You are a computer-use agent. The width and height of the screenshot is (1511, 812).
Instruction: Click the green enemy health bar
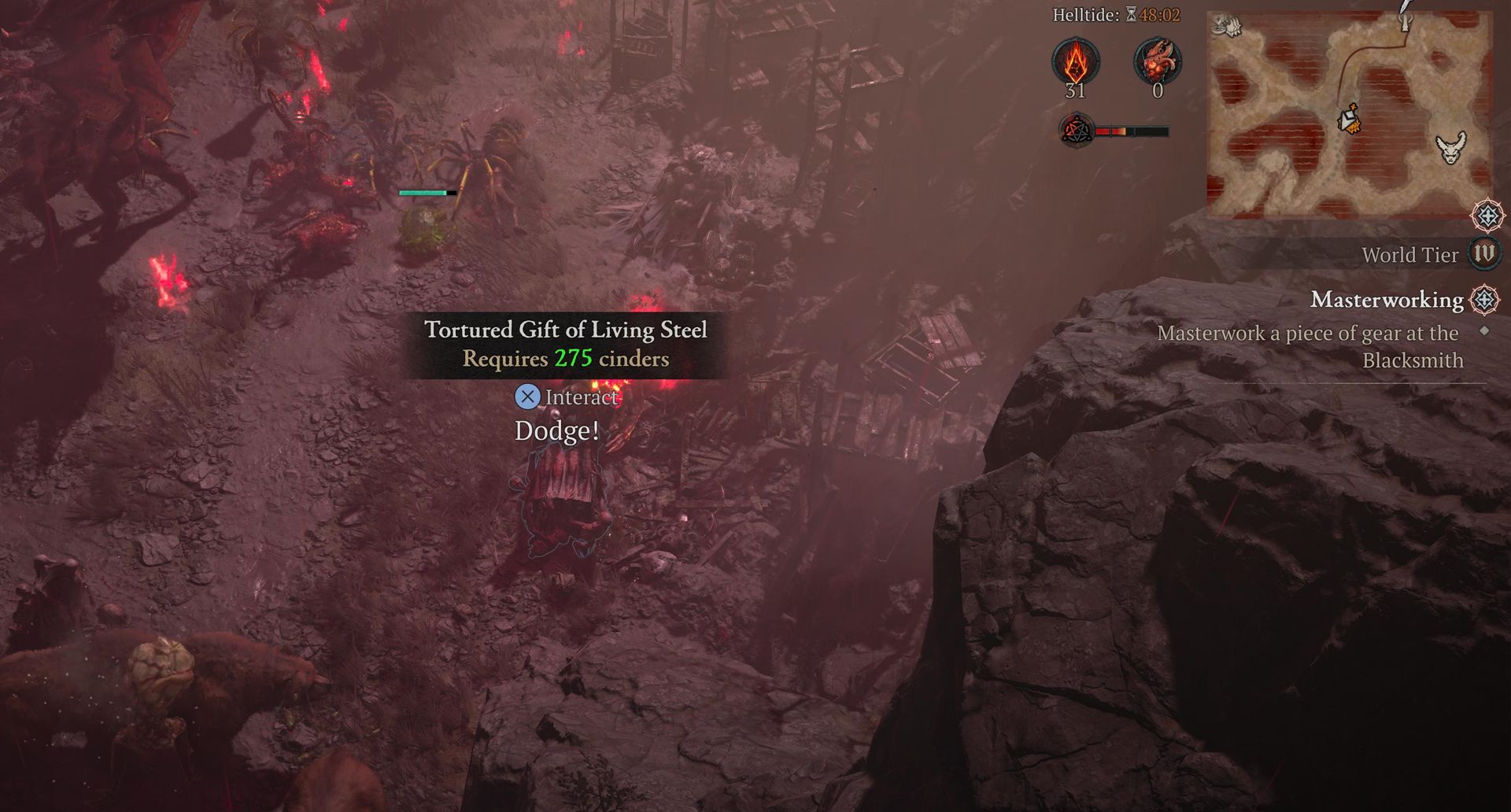[423, 191]
